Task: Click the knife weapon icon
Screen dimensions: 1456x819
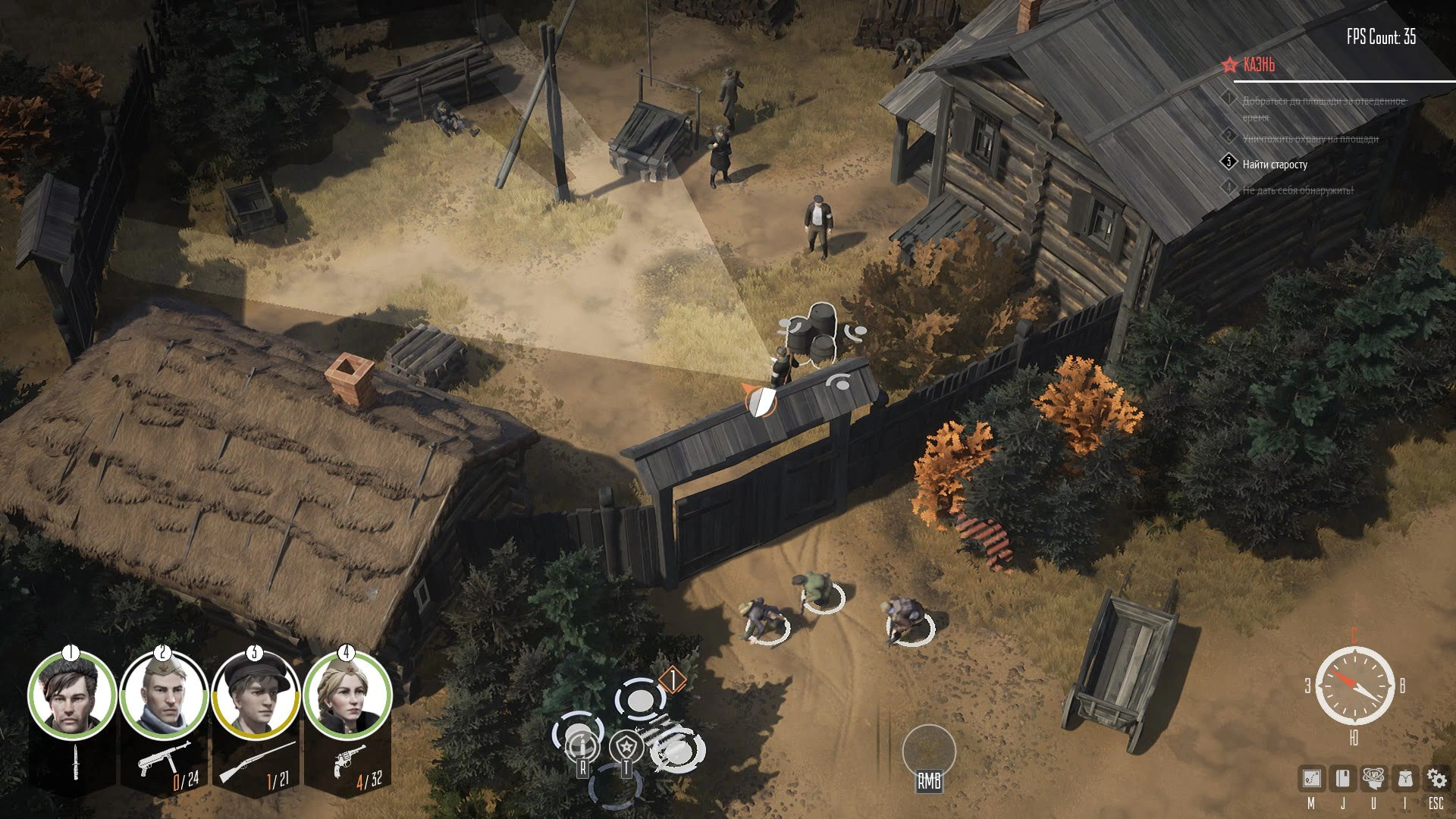Action: click(x=75, y=762)
